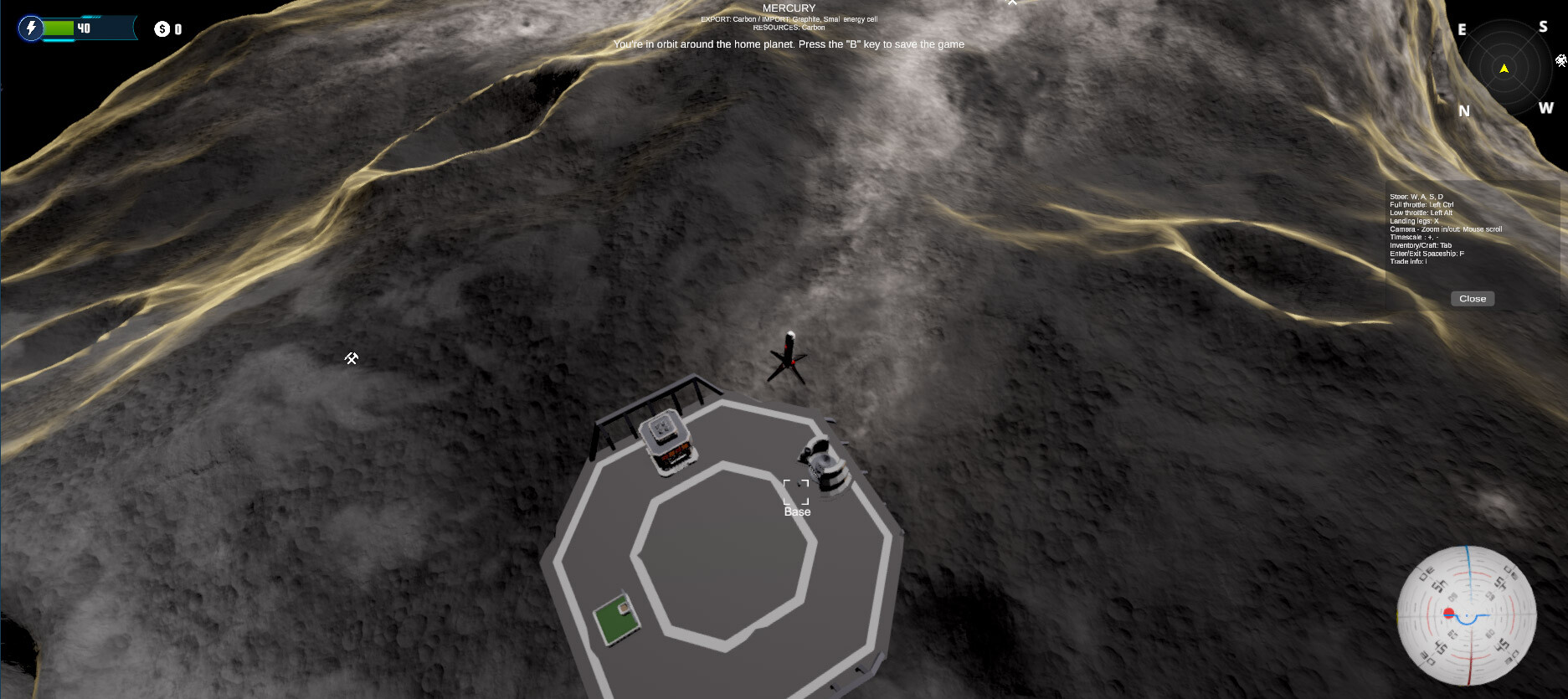
Task: Click the arrow marker at top of screen
Action: (1012, 3)
